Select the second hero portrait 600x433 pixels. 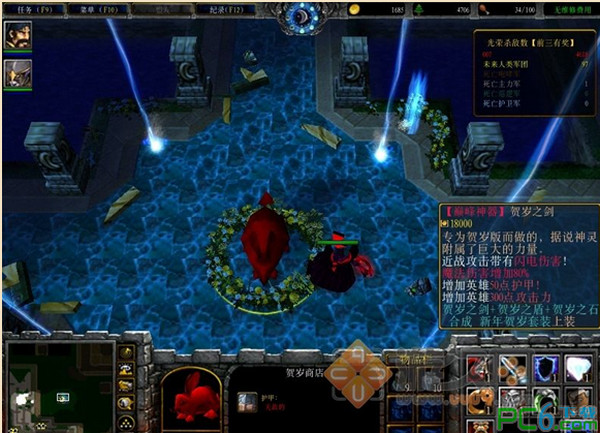click(x=18, y=73)
